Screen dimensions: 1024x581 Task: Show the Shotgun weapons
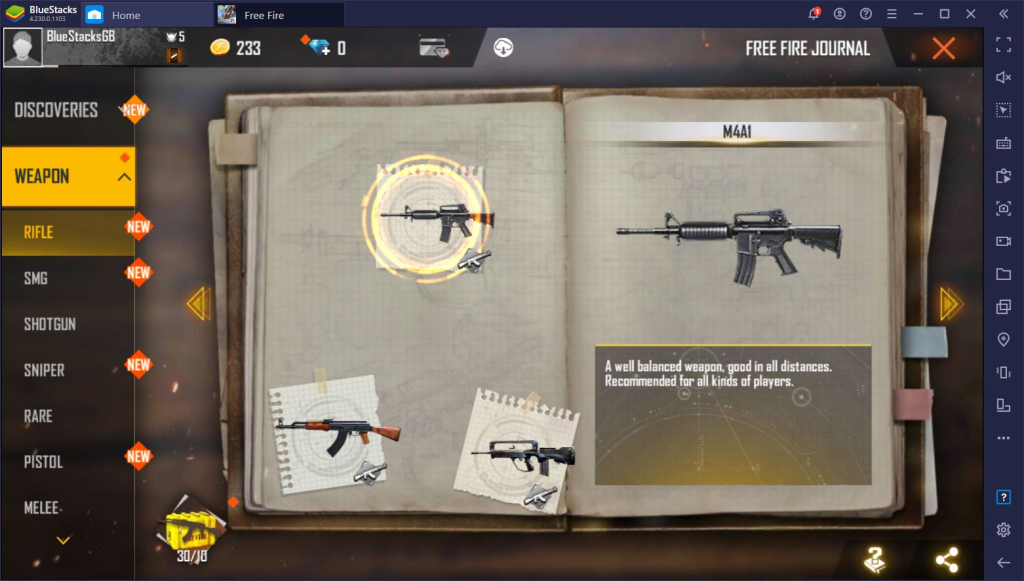50,324
